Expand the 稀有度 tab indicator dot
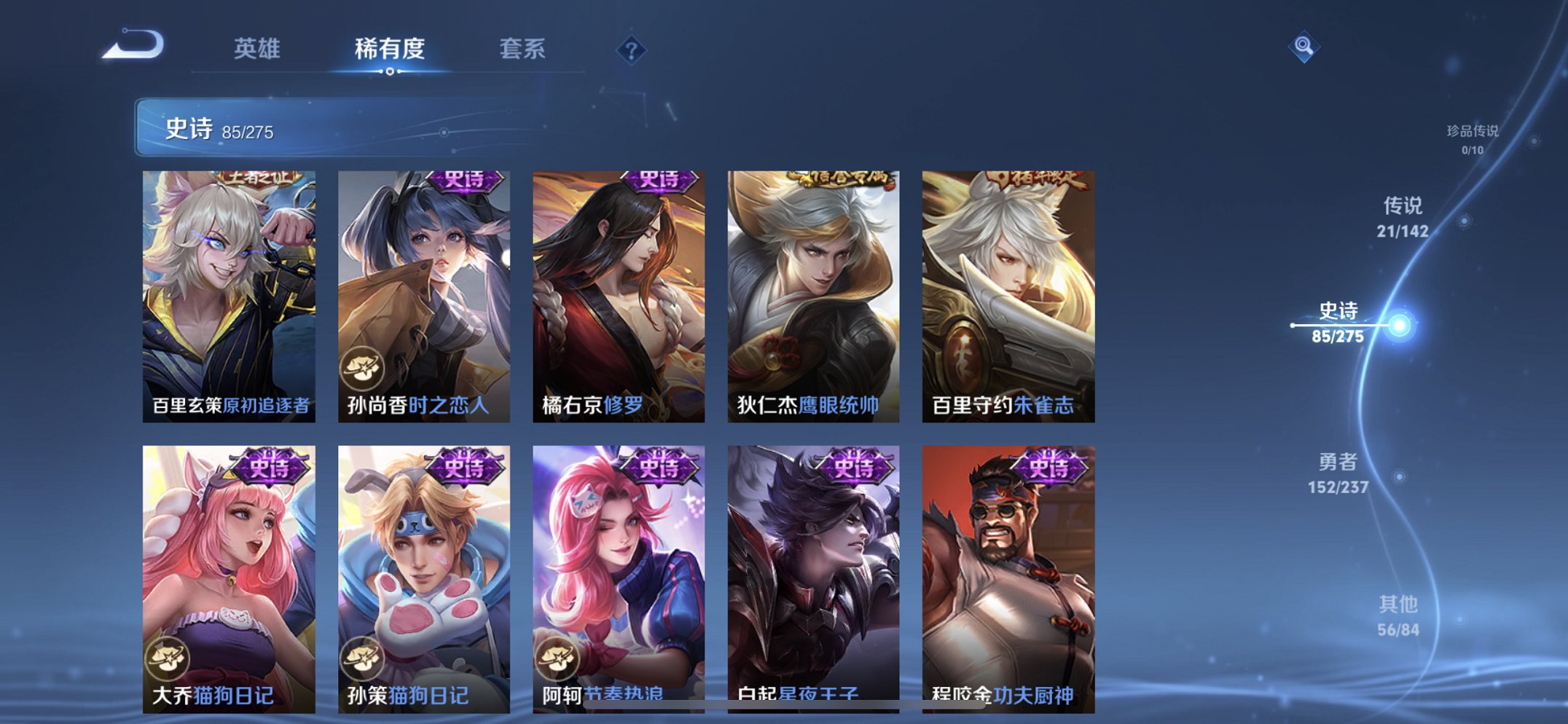Image resolution: width=1568 pixels, height=724 pixels. (x=390, y=71)
